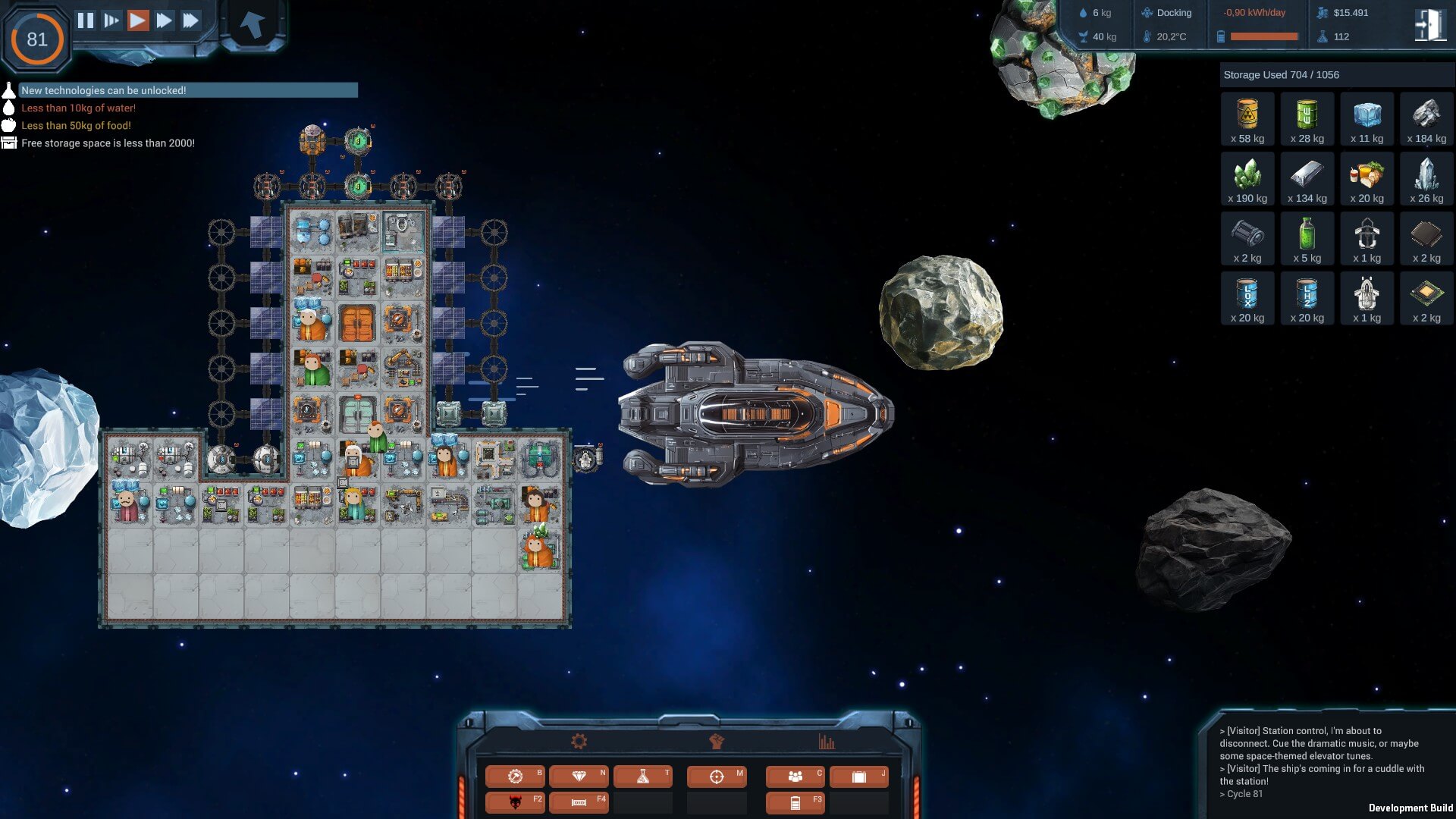Image resolution: width=1456 pixels, height=819 pixels.
Task: Open the conveyor panel (F4)
Action: coord(579,802)
